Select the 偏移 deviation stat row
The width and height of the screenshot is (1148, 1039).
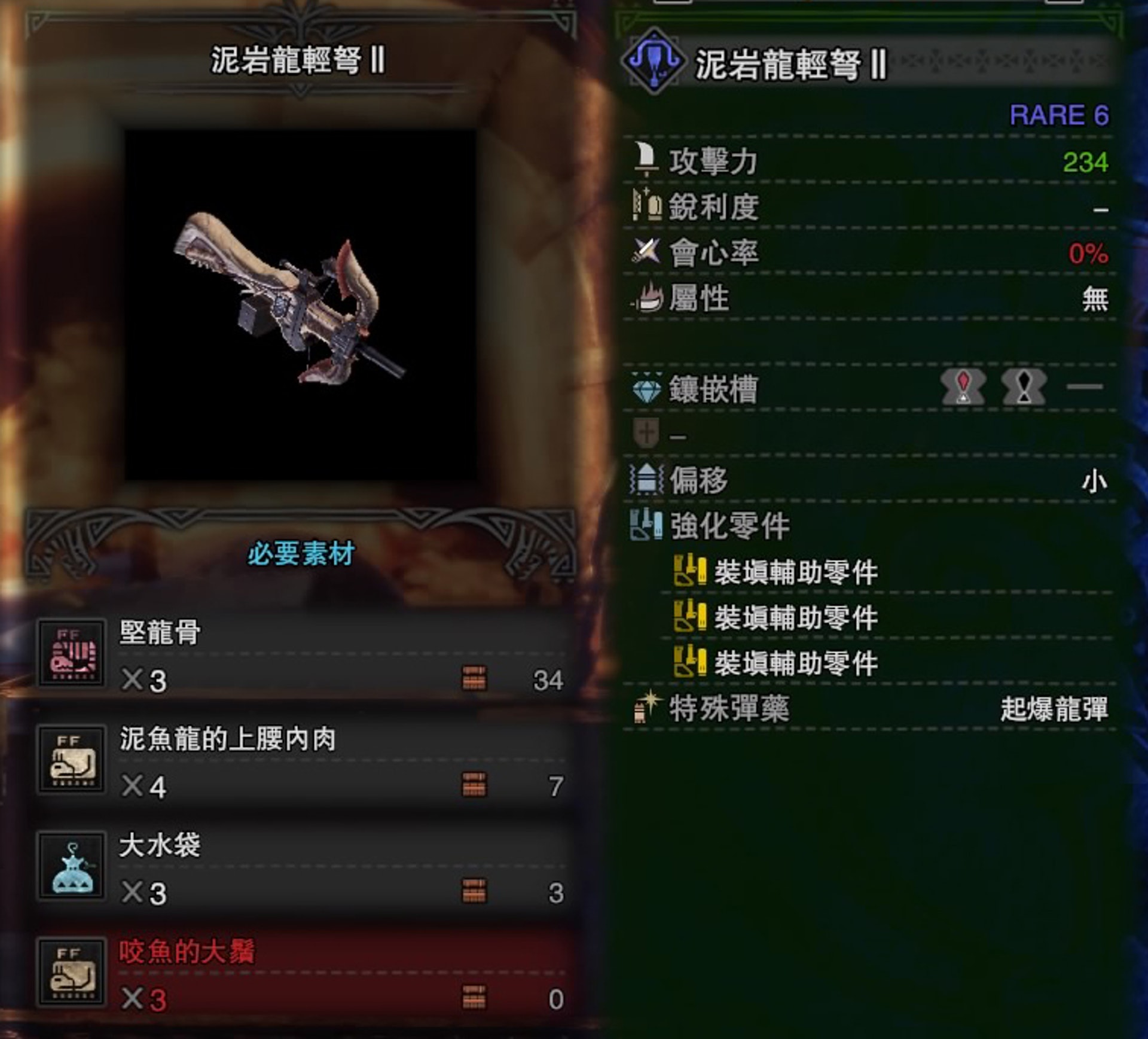869,480
